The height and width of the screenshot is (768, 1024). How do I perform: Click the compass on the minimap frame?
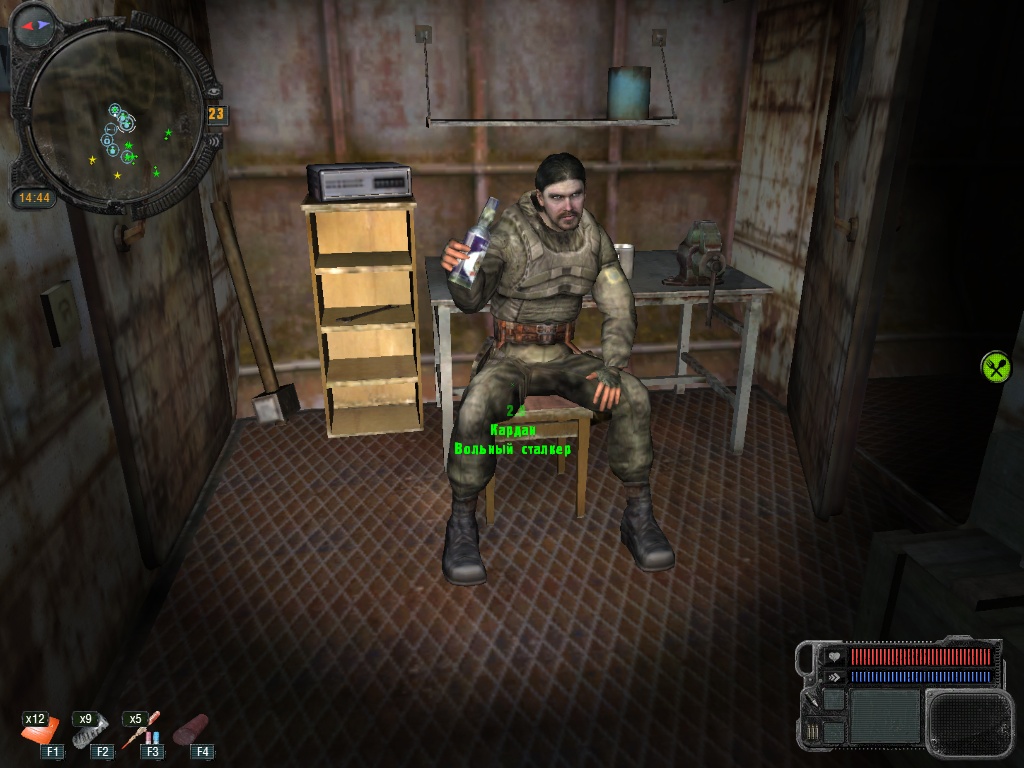tap(36, 23)
